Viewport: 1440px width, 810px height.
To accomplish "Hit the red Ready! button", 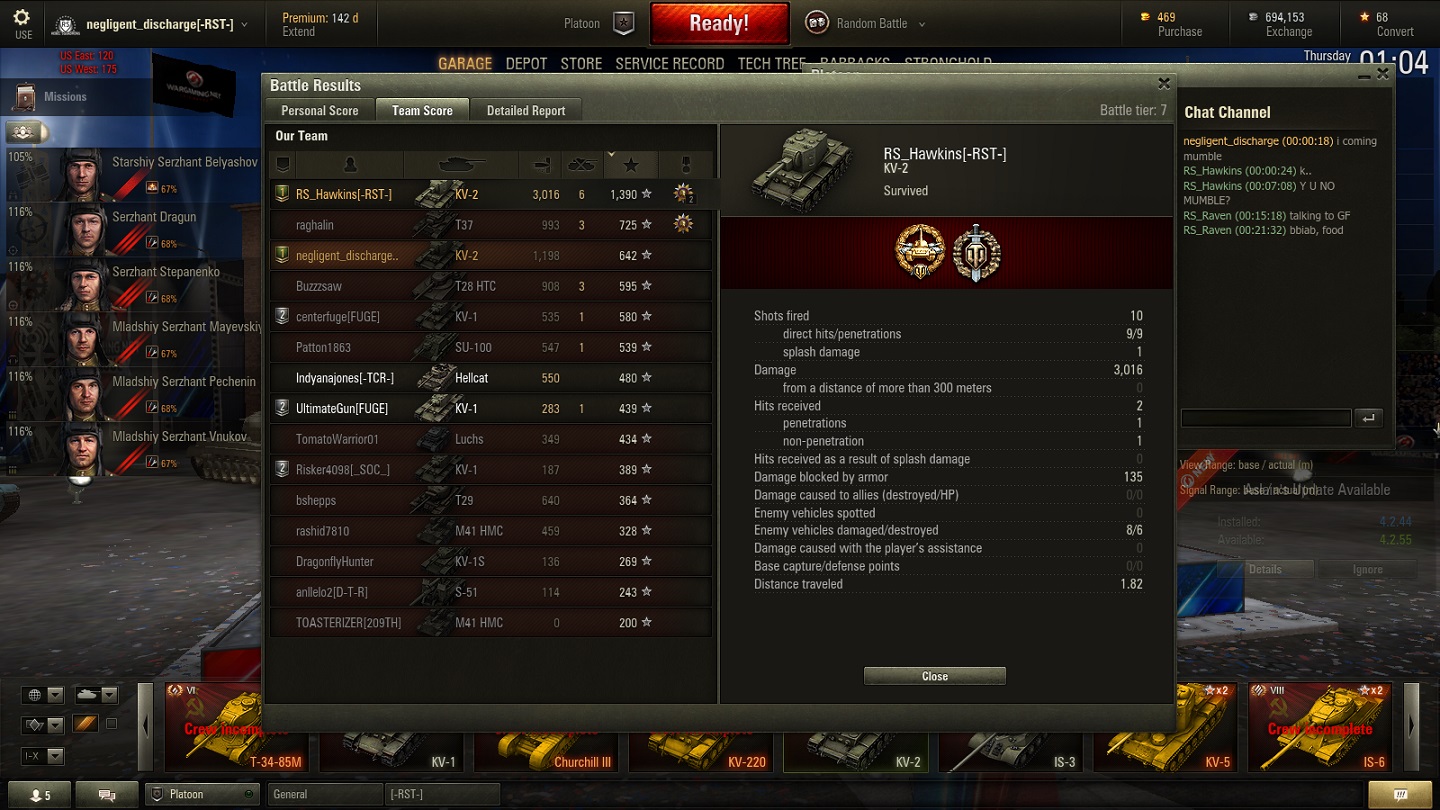I will pyautogui.click(x=719, y=23).
